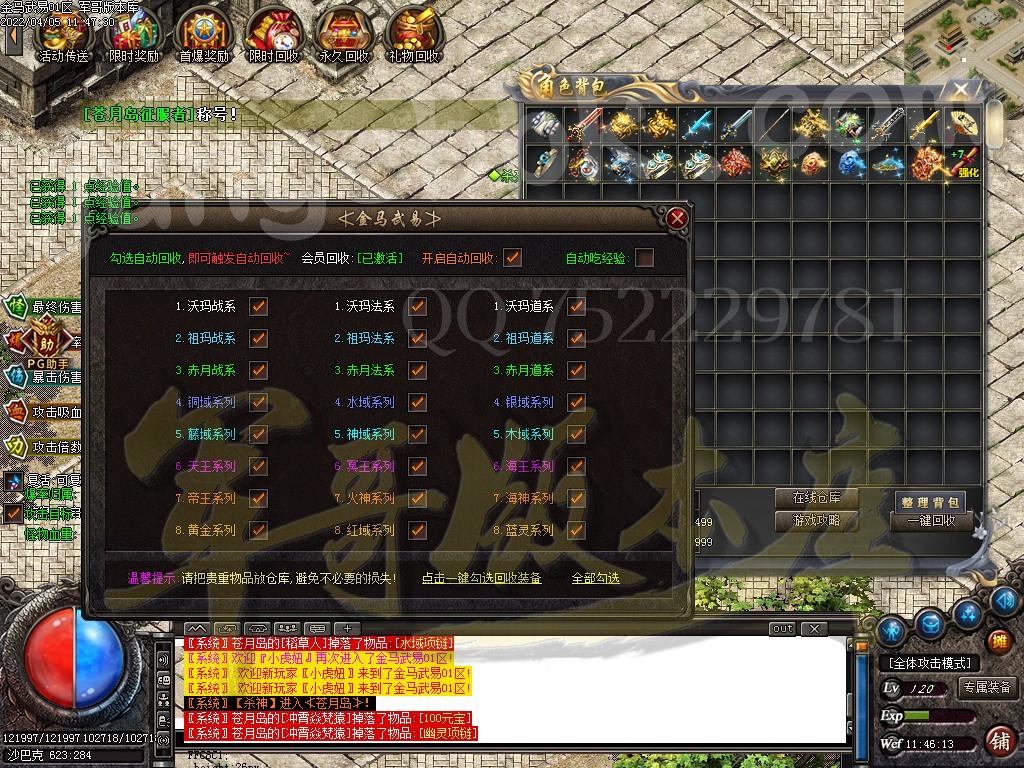Toggle the 自动吃经验 checkbox
Viewport: 1024px width, 768px height.
(x=645, y=258)
